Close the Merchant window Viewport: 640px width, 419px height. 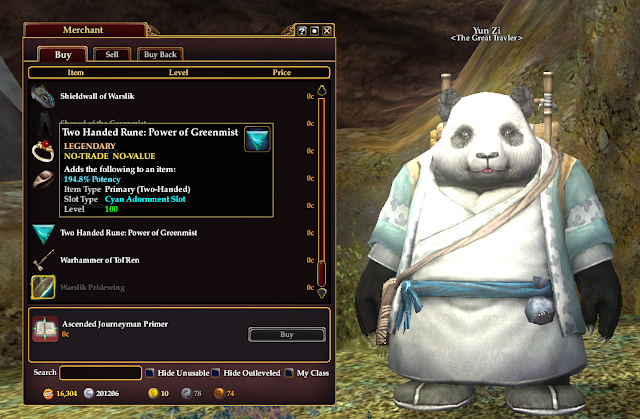click(328, 31)
